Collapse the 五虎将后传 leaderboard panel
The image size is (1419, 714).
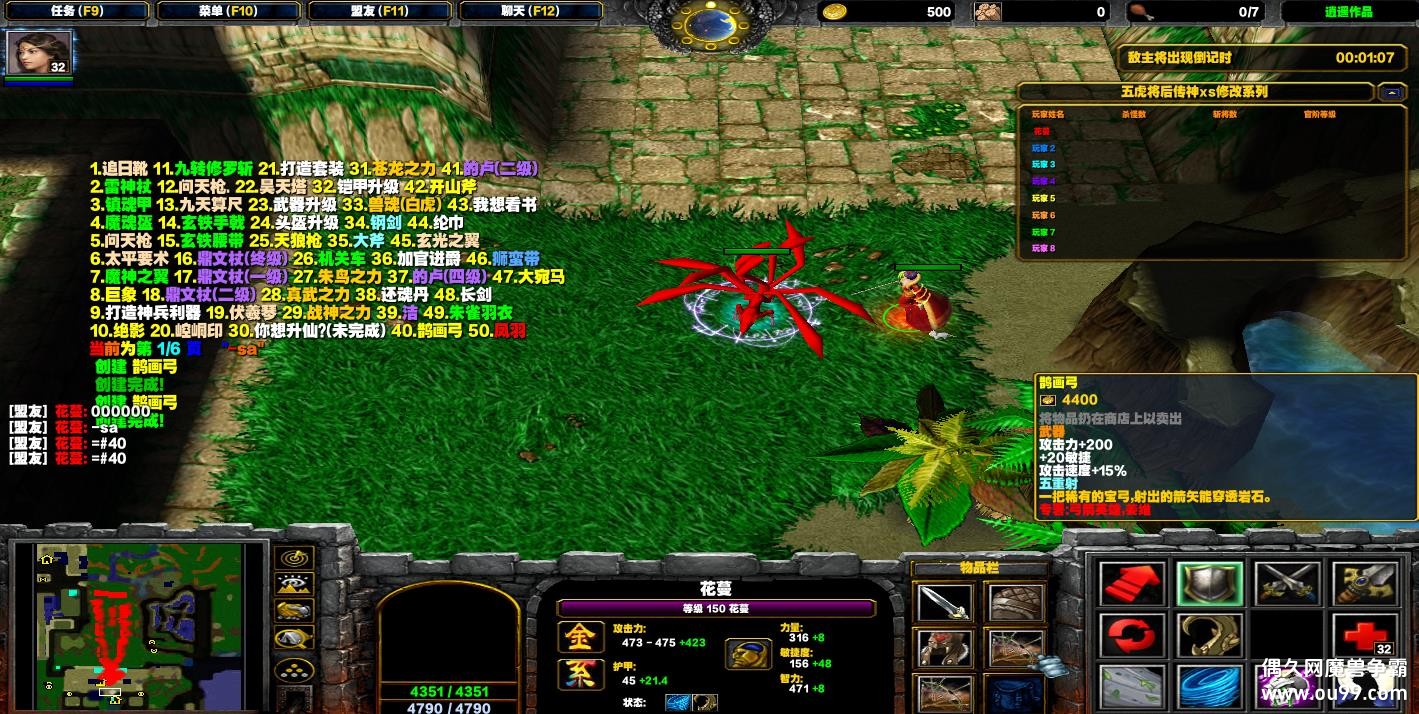pos(1390,92)
